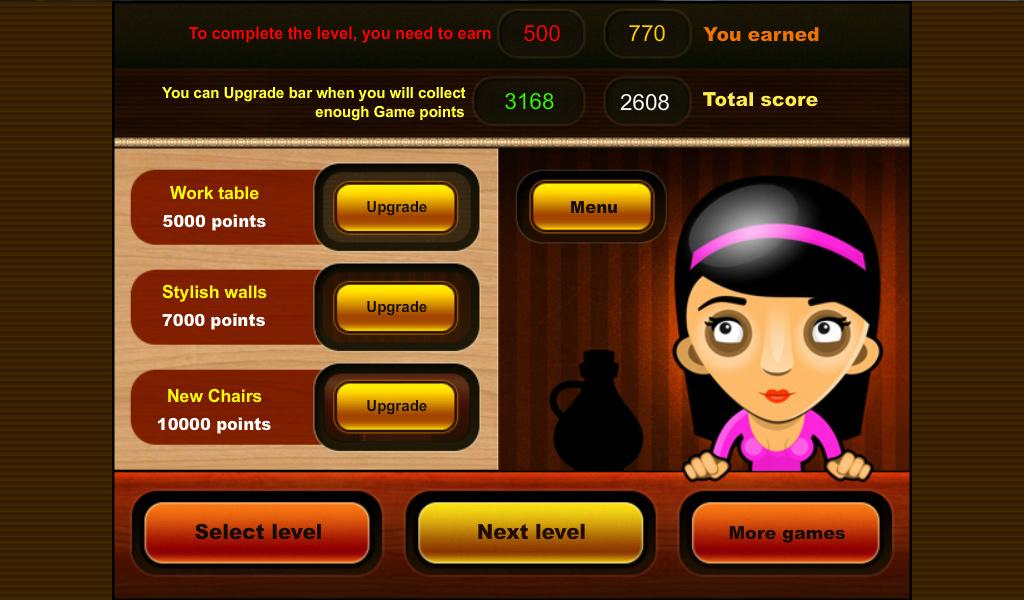This screenshot has width=1024, height=600.
Task: Go to Select level
Action: pyautogui.click(x=257, y=532)
